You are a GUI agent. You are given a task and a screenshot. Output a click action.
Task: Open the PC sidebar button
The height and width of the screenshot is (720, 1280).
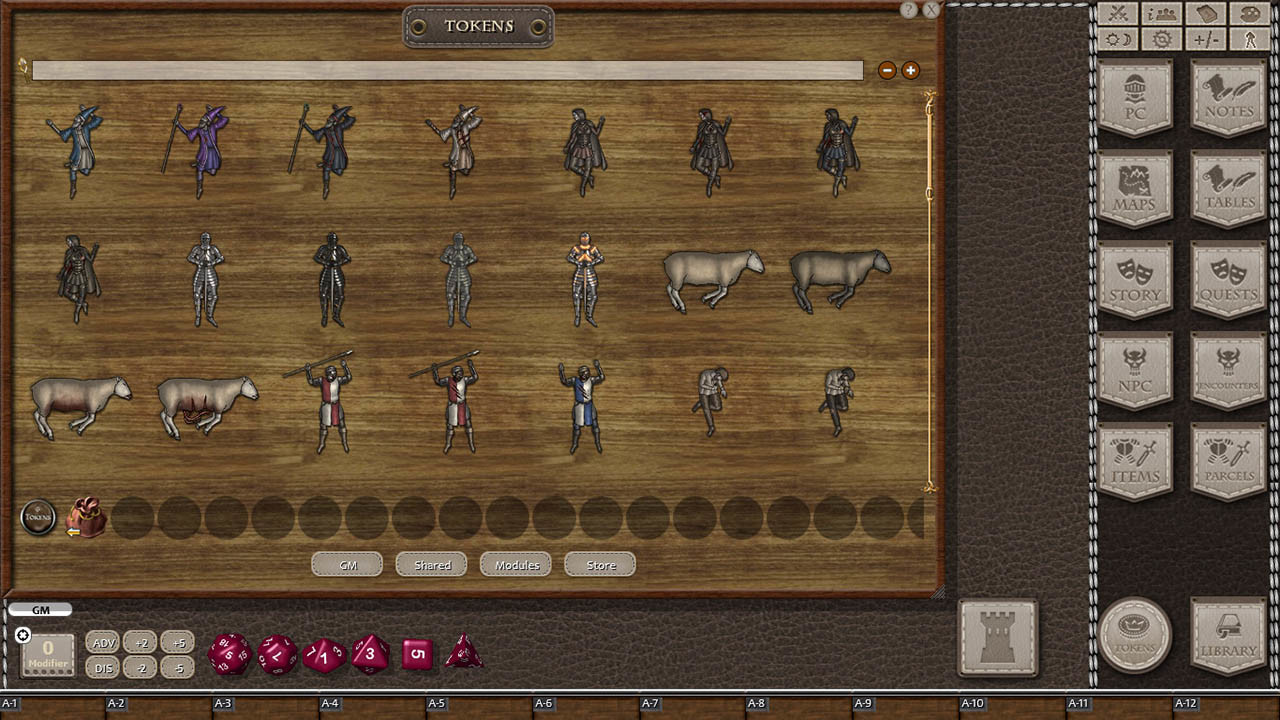pyautogui.click(x=1135, y=97)
